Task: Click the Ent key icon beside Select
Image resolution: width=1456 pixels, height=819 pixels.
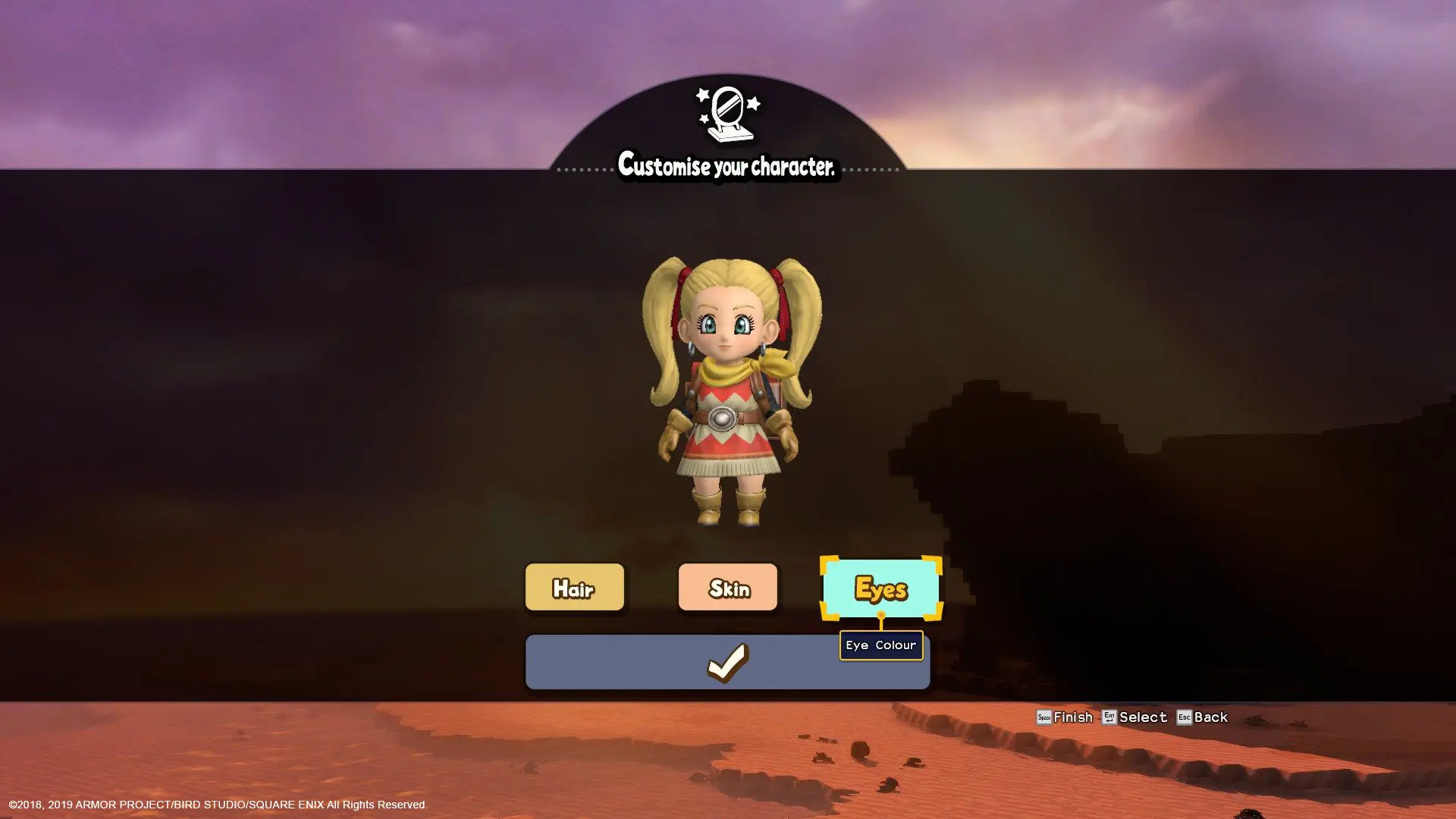Action: click(x=1107, y=717)
